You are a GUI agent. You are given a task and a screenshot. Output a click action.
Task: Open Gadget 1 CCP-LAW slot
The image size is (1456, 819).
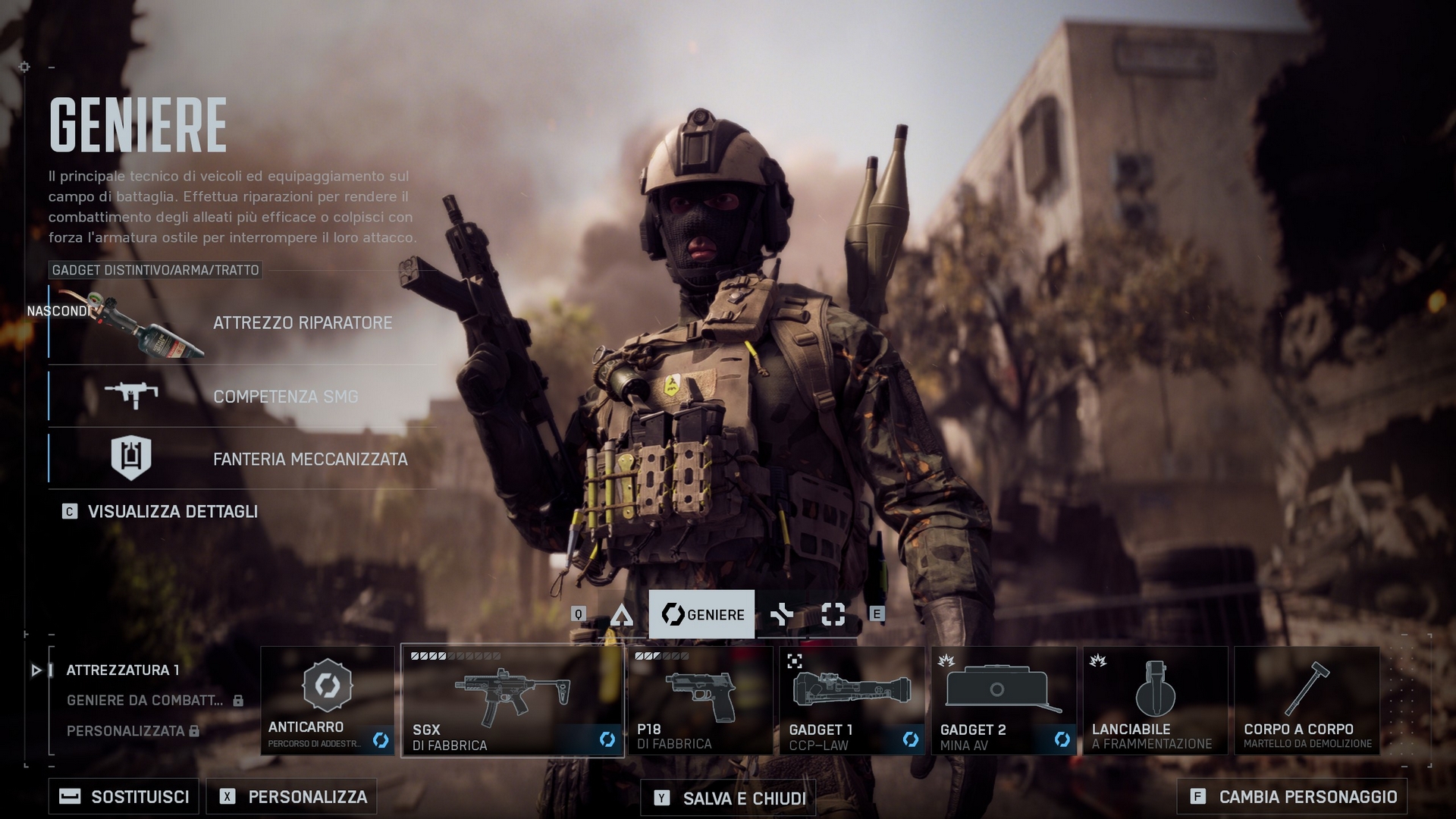pyautogui.click(x=852, y=701)
